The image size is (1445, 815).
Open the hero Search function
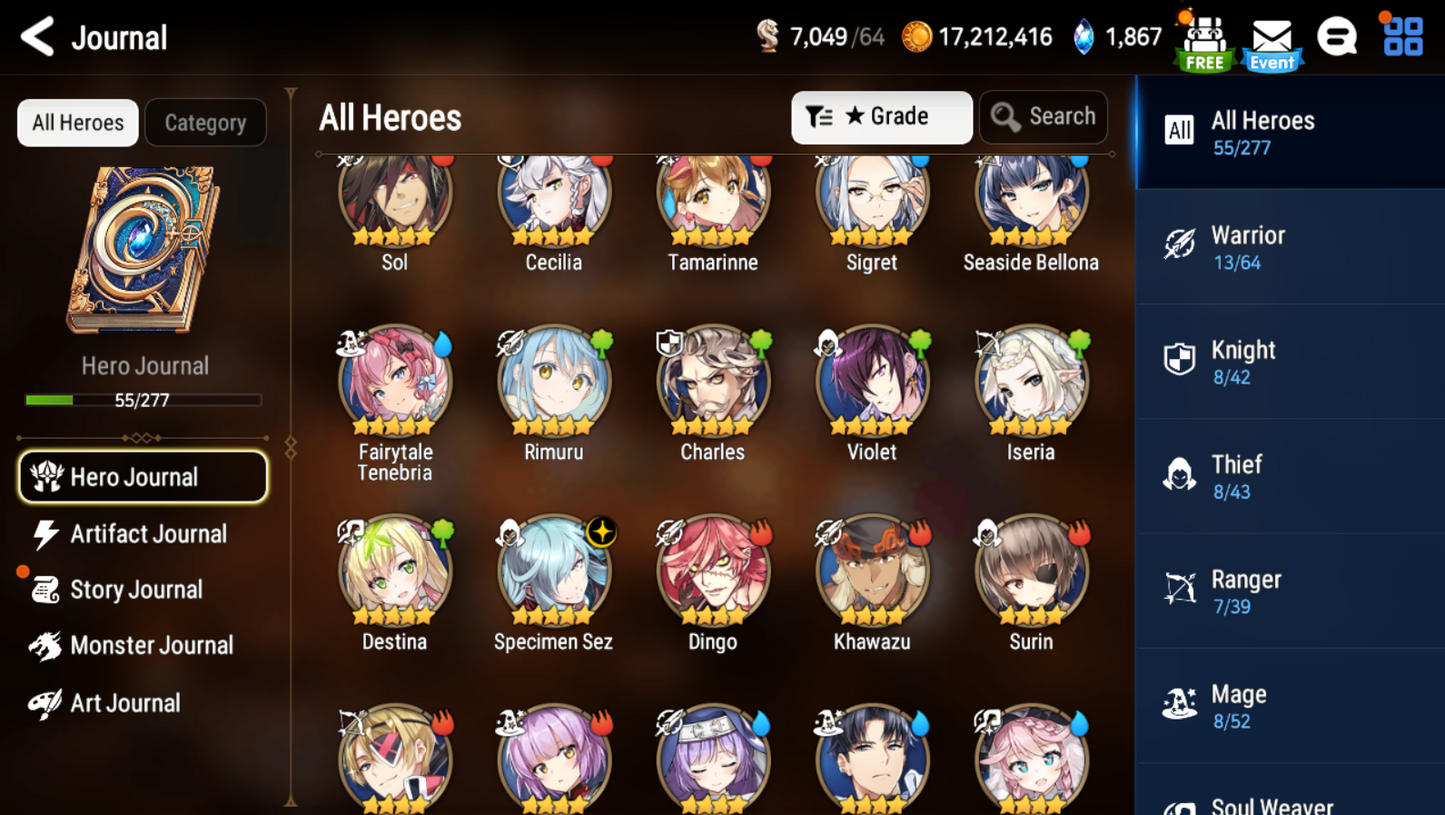pyautogui.click(x=1043, y=116)
